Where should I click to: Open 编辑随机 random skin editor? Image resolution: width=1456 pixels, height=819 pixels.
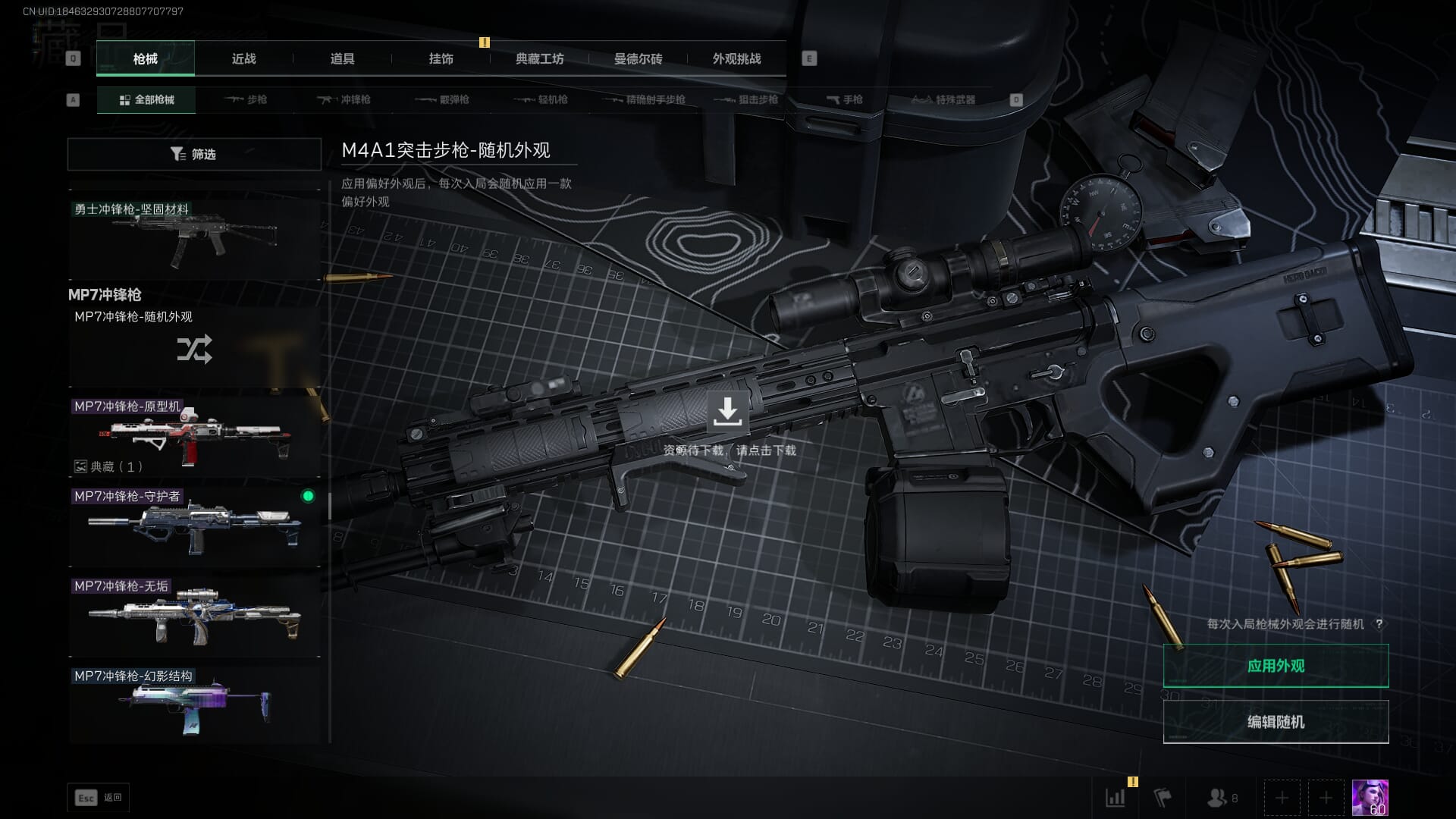[x=1276, y=722]
